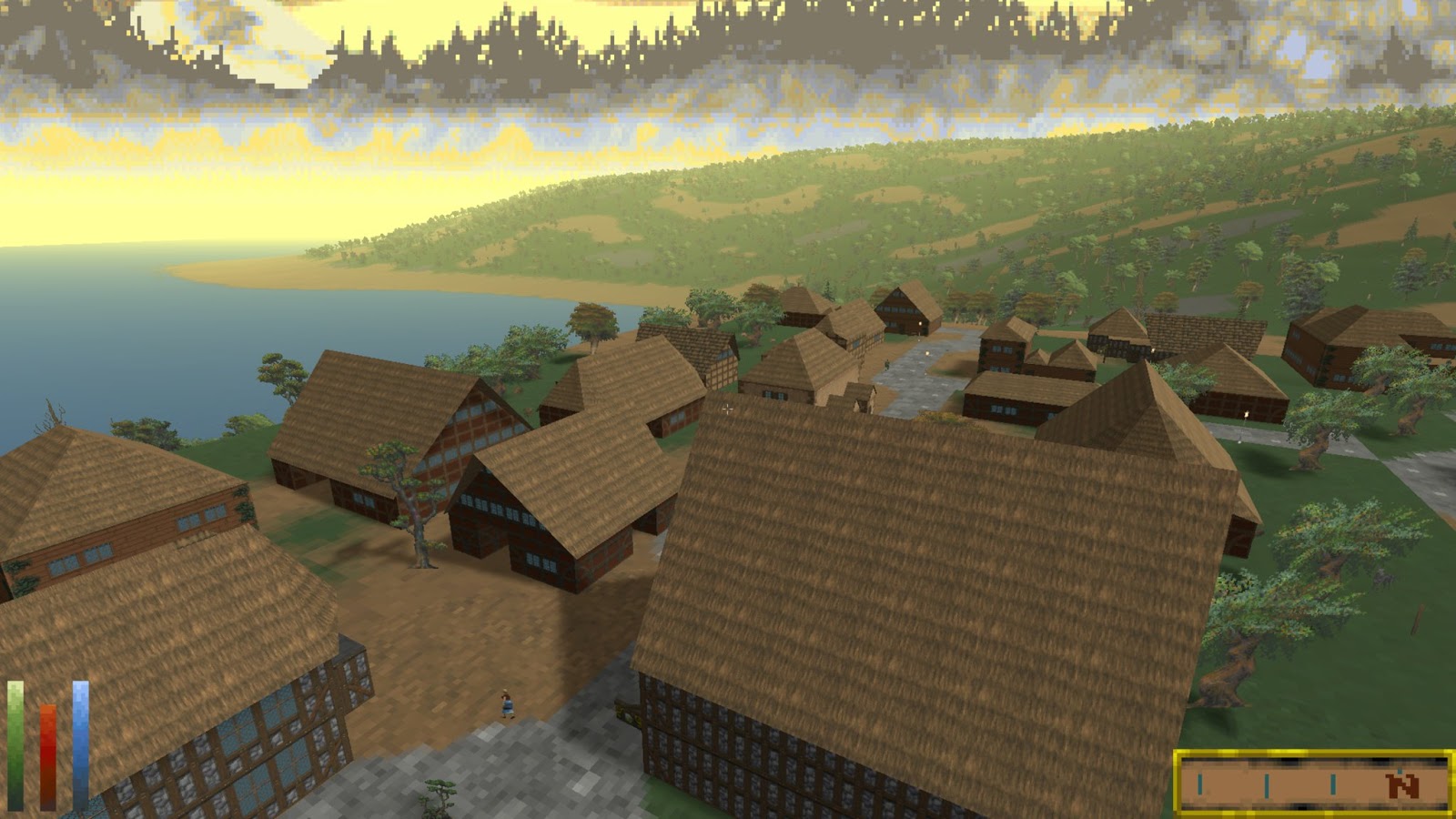Click the N marker on the compass
This screenshot has height=819, width=1456.
click(1402, 785)
